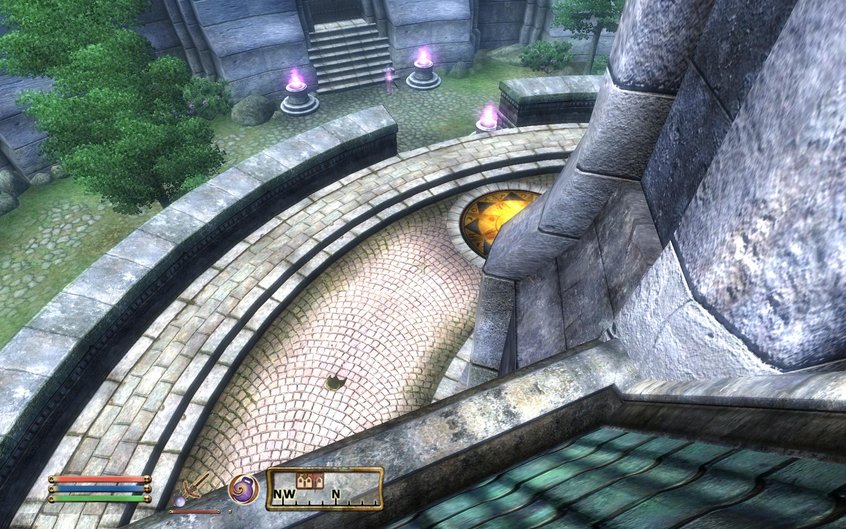
Task: Open the map from the compass bar
Action: click(x=324, y=490)
